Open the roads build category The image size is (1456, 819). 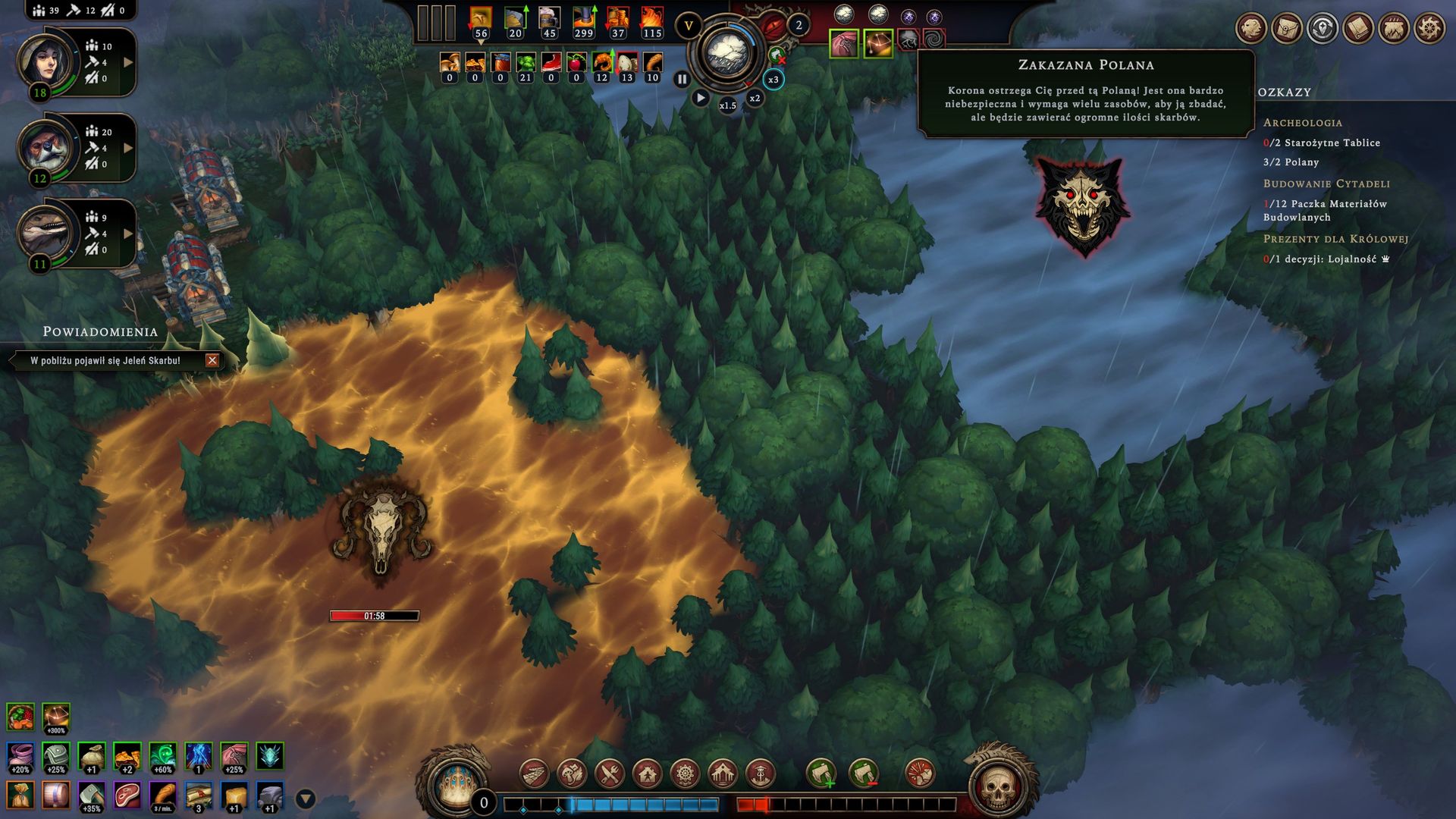(535, 774)
